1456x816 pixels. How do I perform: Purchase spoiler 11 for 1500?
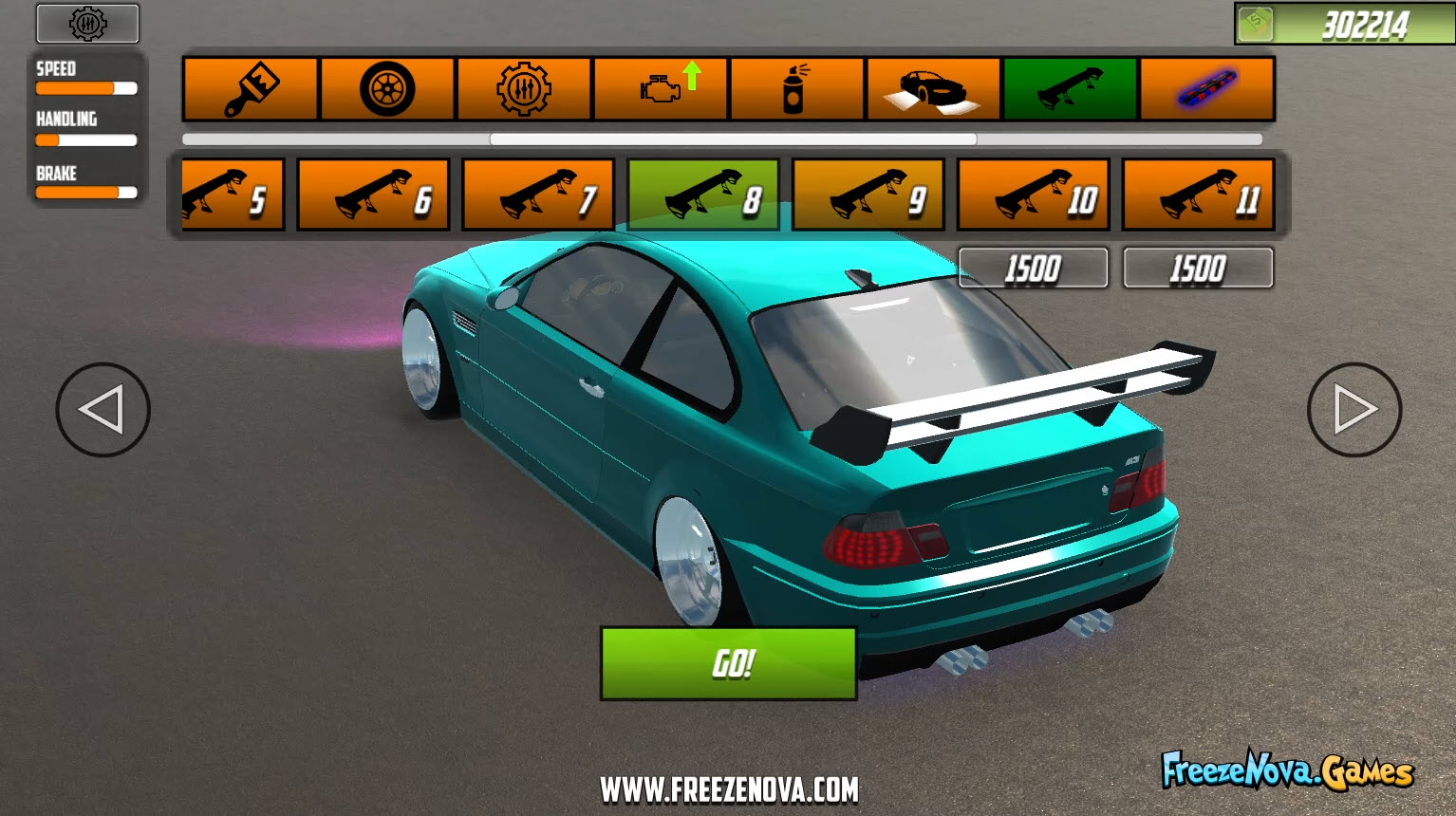tap(1198, 268)
